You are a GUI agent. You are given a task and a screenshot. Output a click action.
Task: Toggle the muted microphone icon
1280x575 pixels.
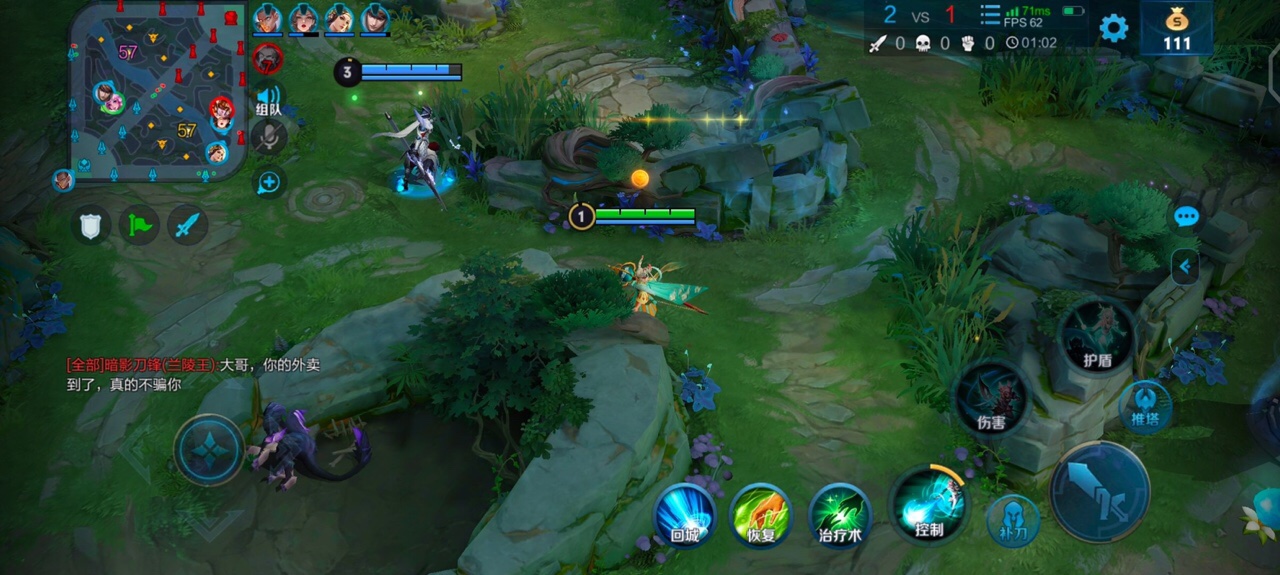[x=268, y=138]
